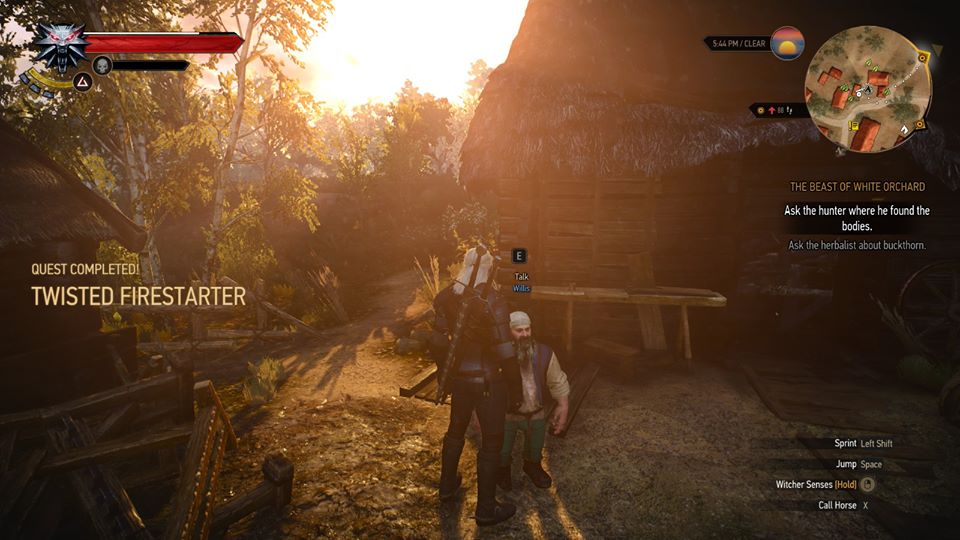
Task: Click the quest distance indicator beside minimap
Action: pyautogui.click(x=774, y=110)
